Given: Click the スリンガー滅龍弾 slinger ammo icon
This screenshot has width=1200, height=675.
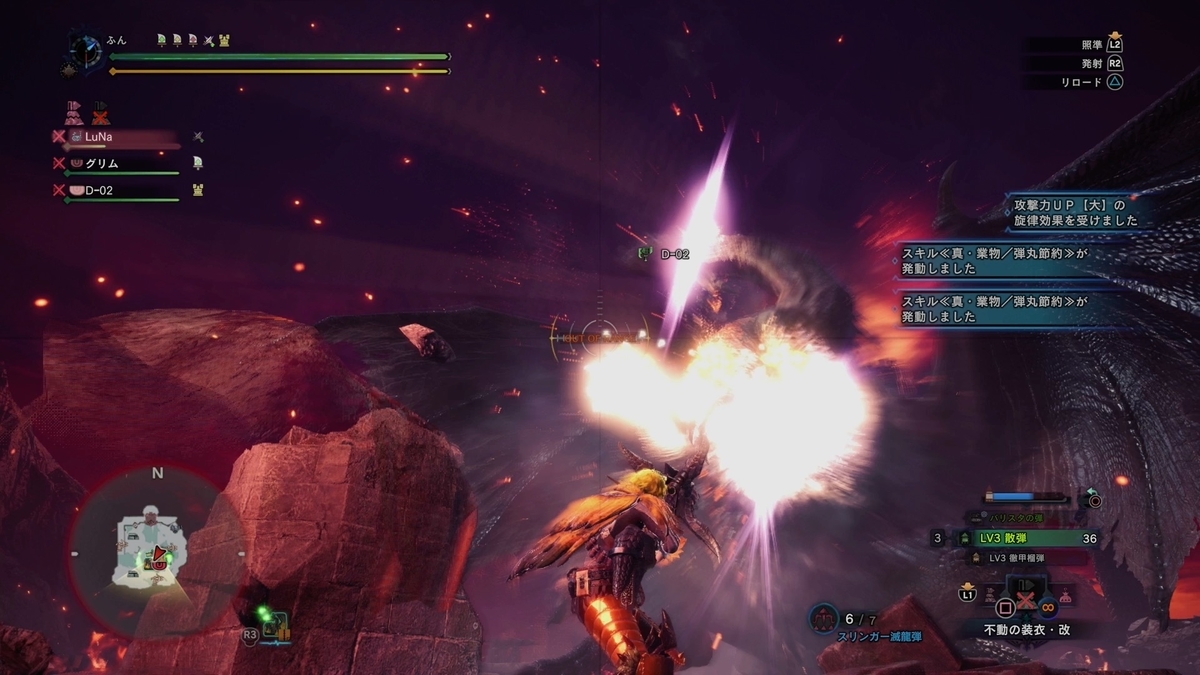Looking at the screenshot, I should coord(823,619).
